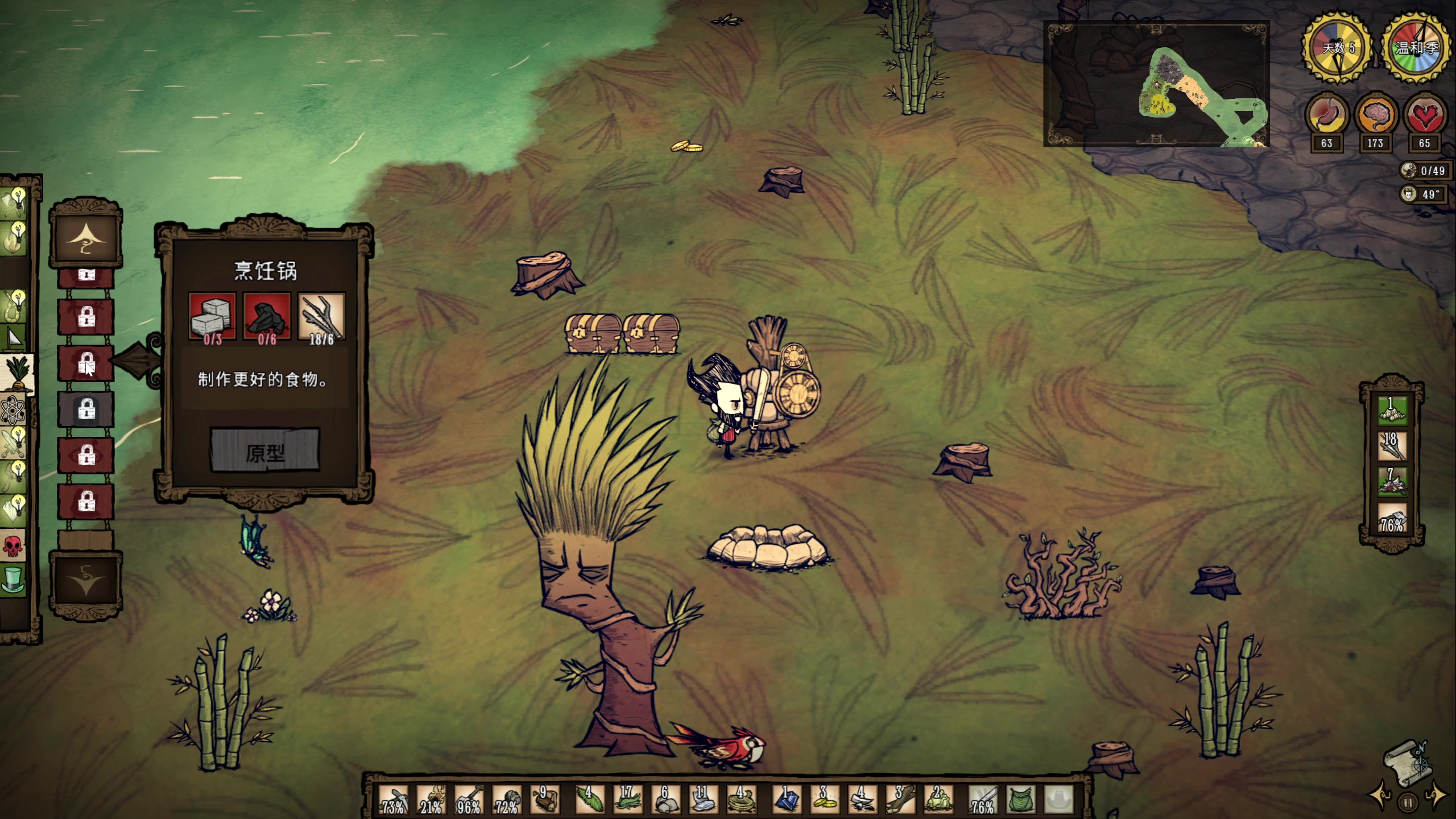
Task: Select the green top hat dress tab
Action: point(13,581)
